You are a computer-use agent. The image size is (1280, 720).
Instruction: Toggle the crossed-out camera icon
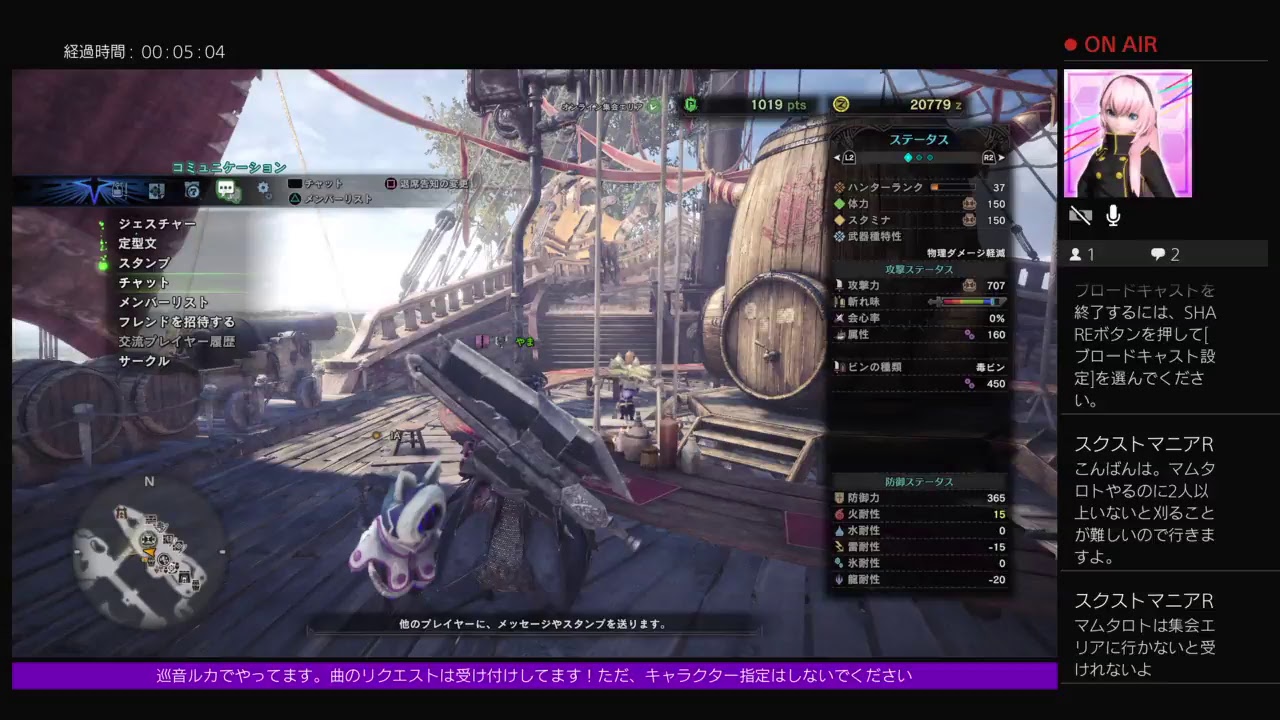(1080, 216)
